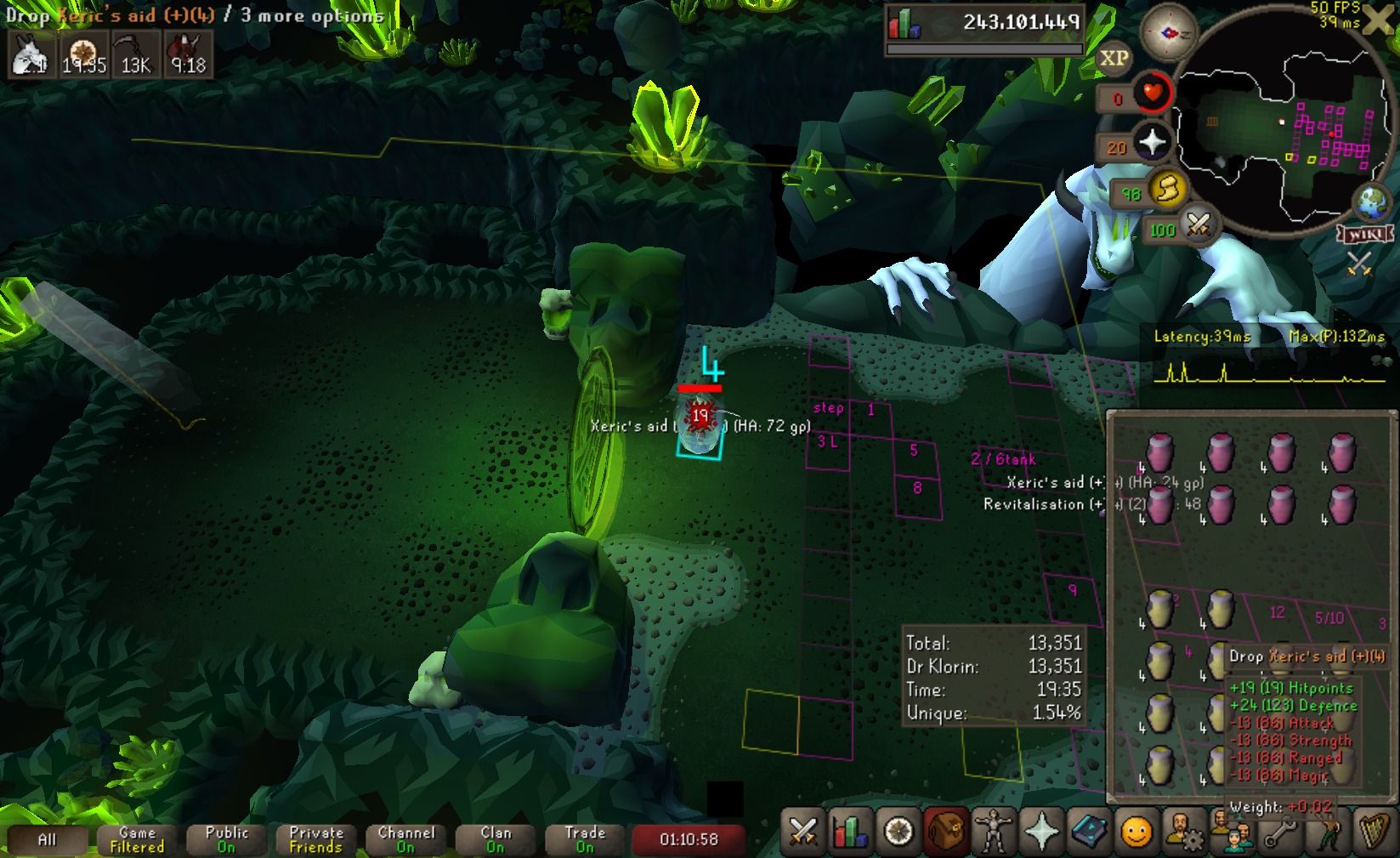
Task: Toggle run with the boot energy orb
Action: coord(1167,189)
